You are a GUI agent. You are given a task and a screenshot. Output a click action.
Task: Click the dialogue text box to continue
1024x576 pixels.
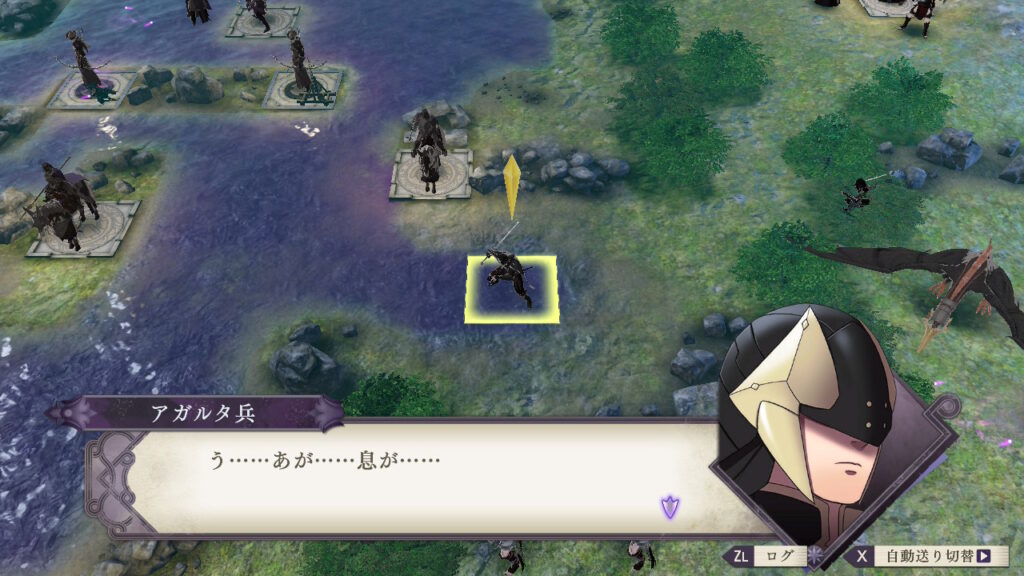pyautogui.click(x=420, y=480)
